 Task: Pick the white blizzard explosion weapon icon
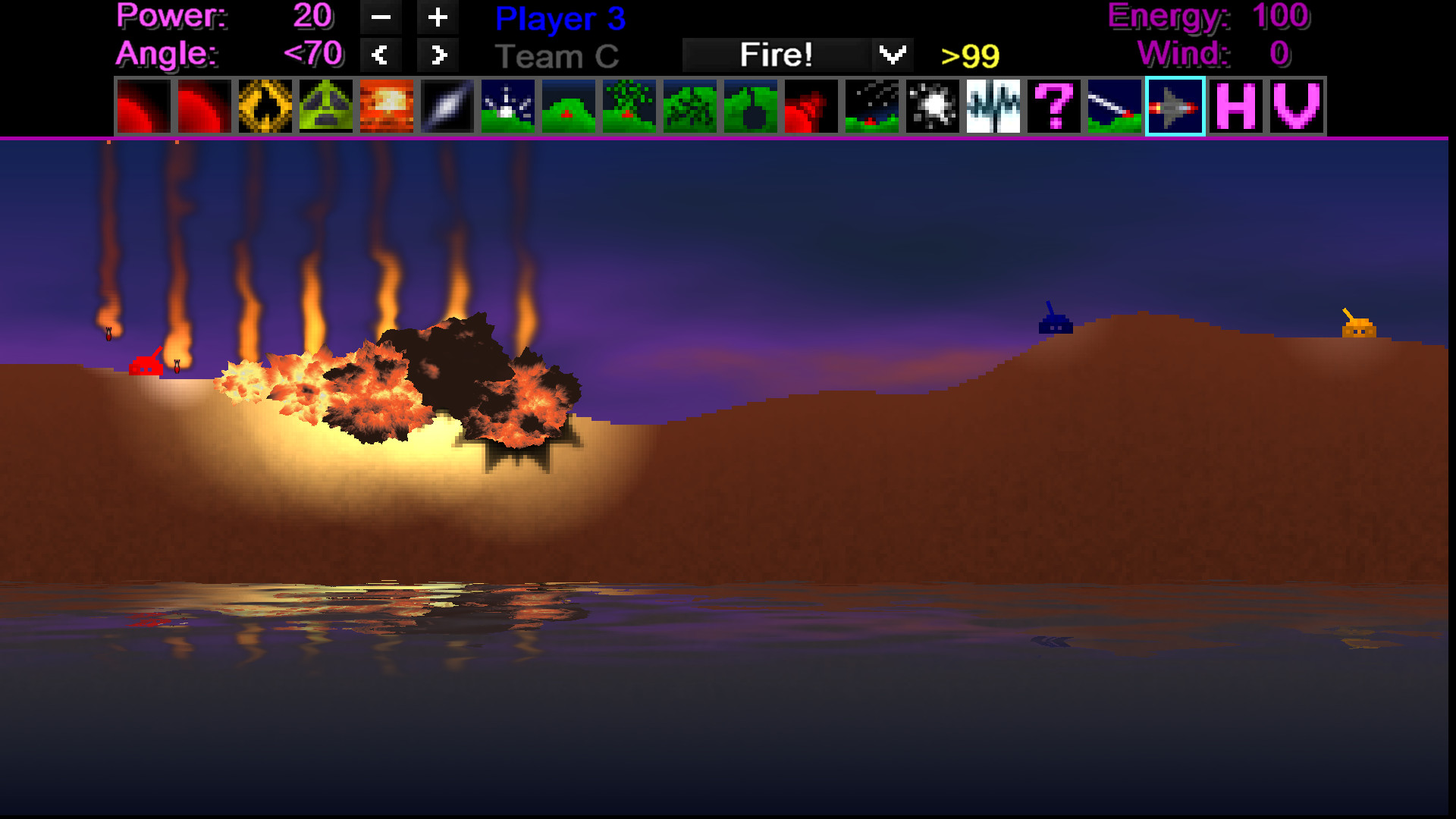(x=932, y=106)
